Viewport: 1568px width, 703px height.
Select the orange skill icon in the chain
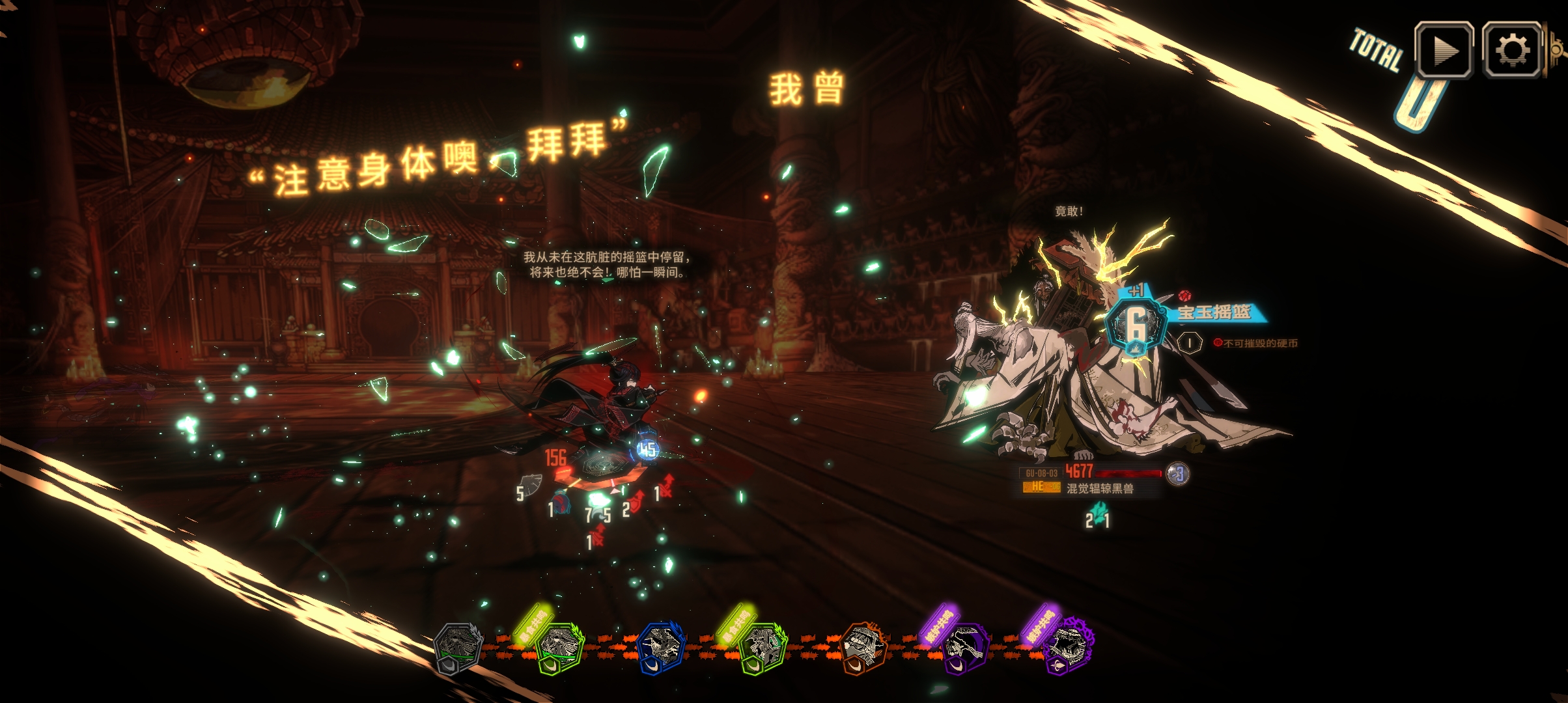pos(863,646)
